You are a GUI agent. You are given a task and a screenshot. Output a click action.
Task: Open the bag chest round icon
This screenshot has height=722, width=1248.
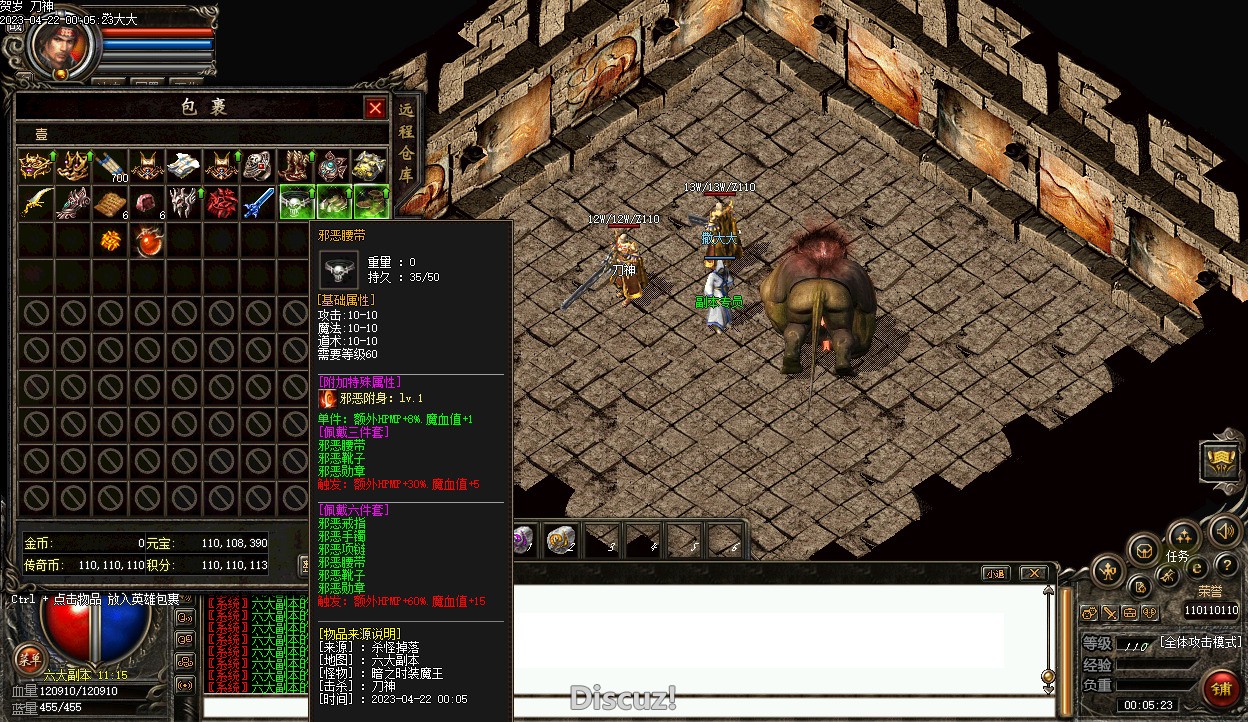click(x=1143, y=549)
